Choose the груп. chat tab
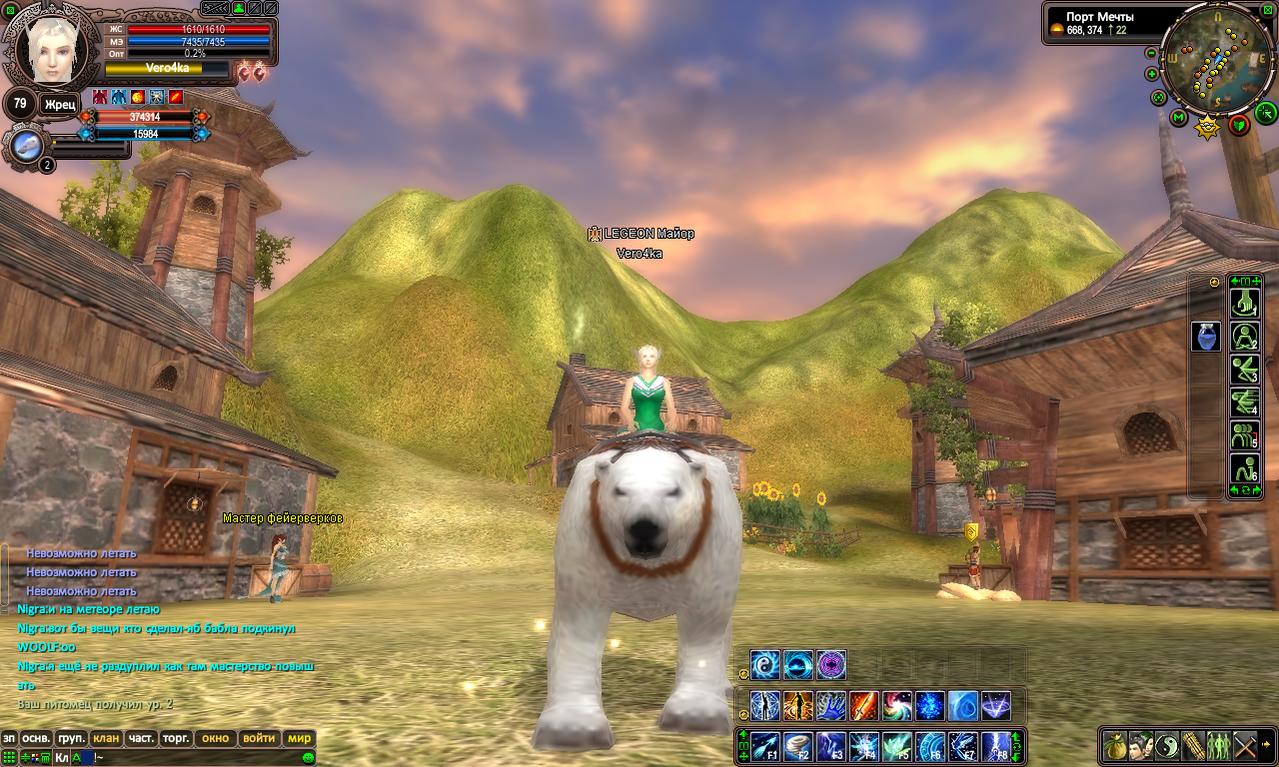This screenshot has height=767, width=1279. click(71, 738)
